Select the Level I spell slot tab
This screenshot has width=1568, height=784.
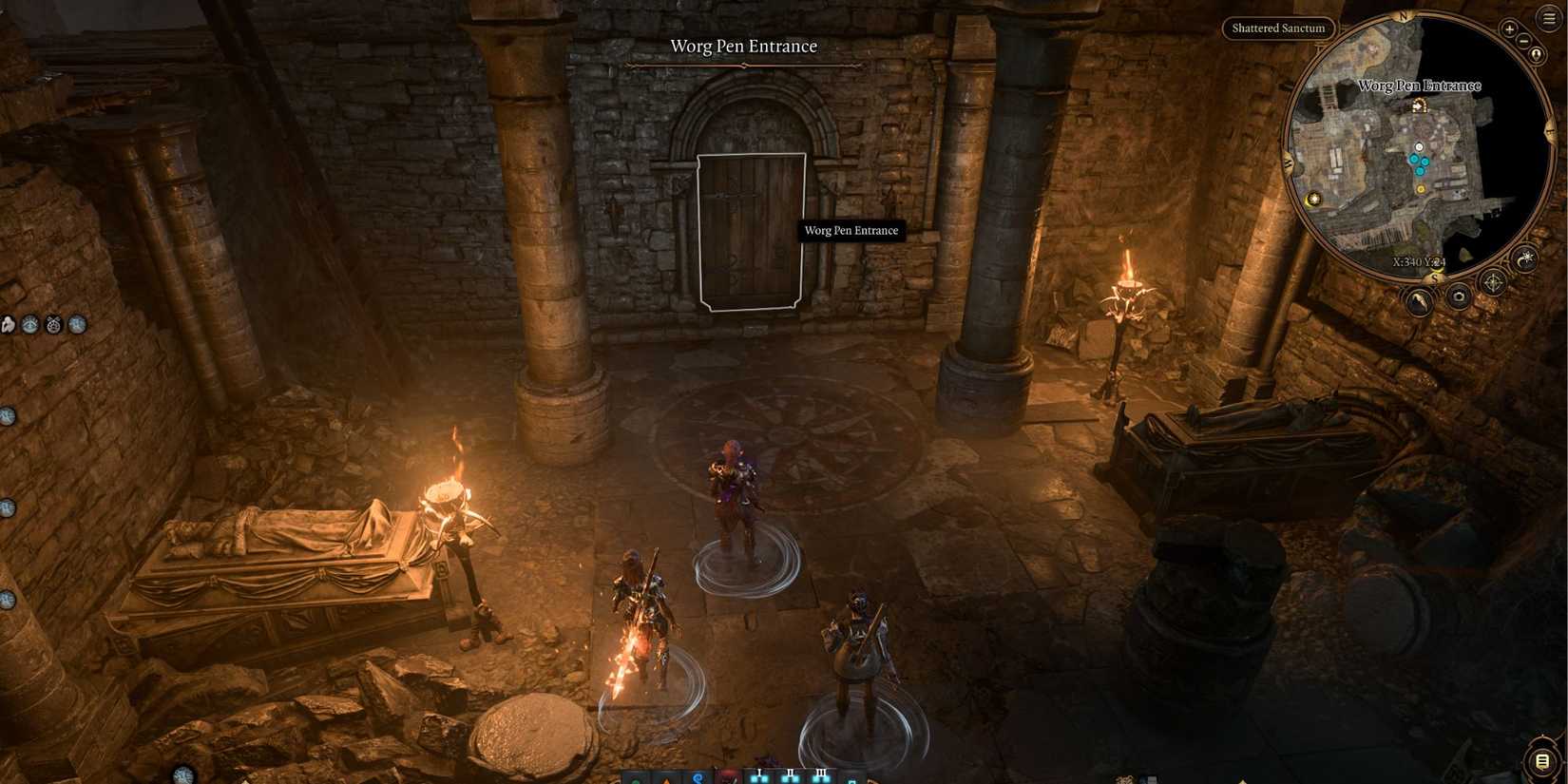[x=759, y=772]
